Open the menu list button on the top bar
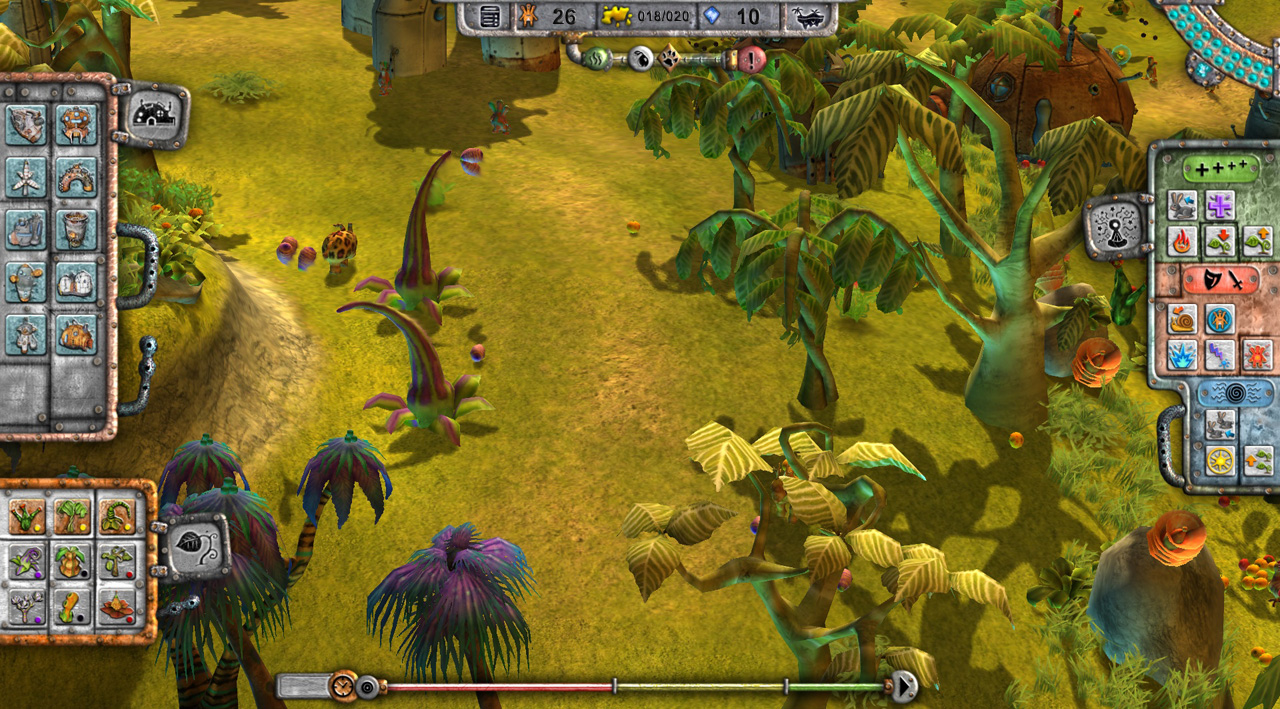Image resolution: width=1280 pixels, height=709 pixels. coord(490,16)
